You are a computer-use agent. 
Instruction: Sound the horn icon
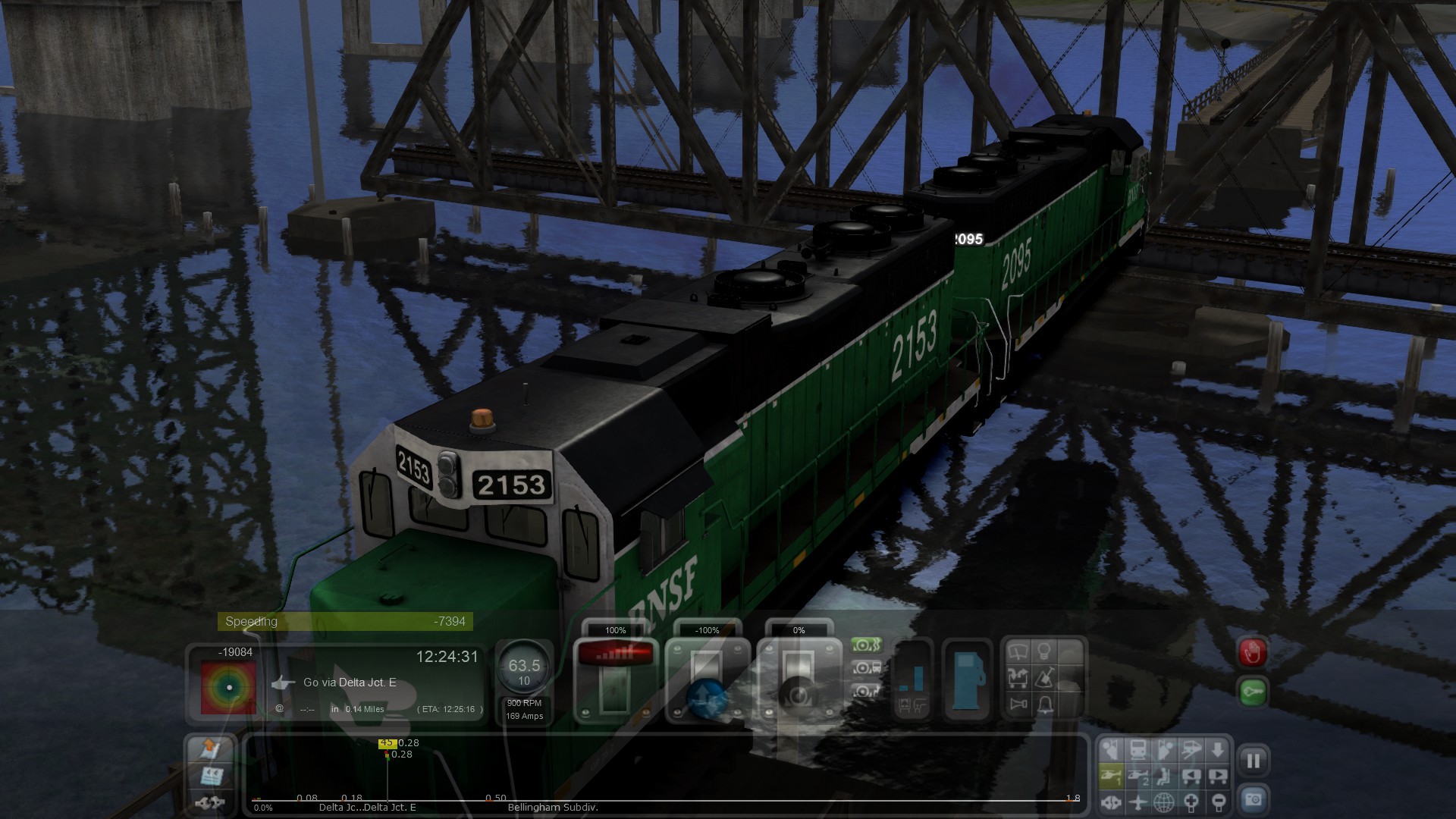pos(1018,704)
